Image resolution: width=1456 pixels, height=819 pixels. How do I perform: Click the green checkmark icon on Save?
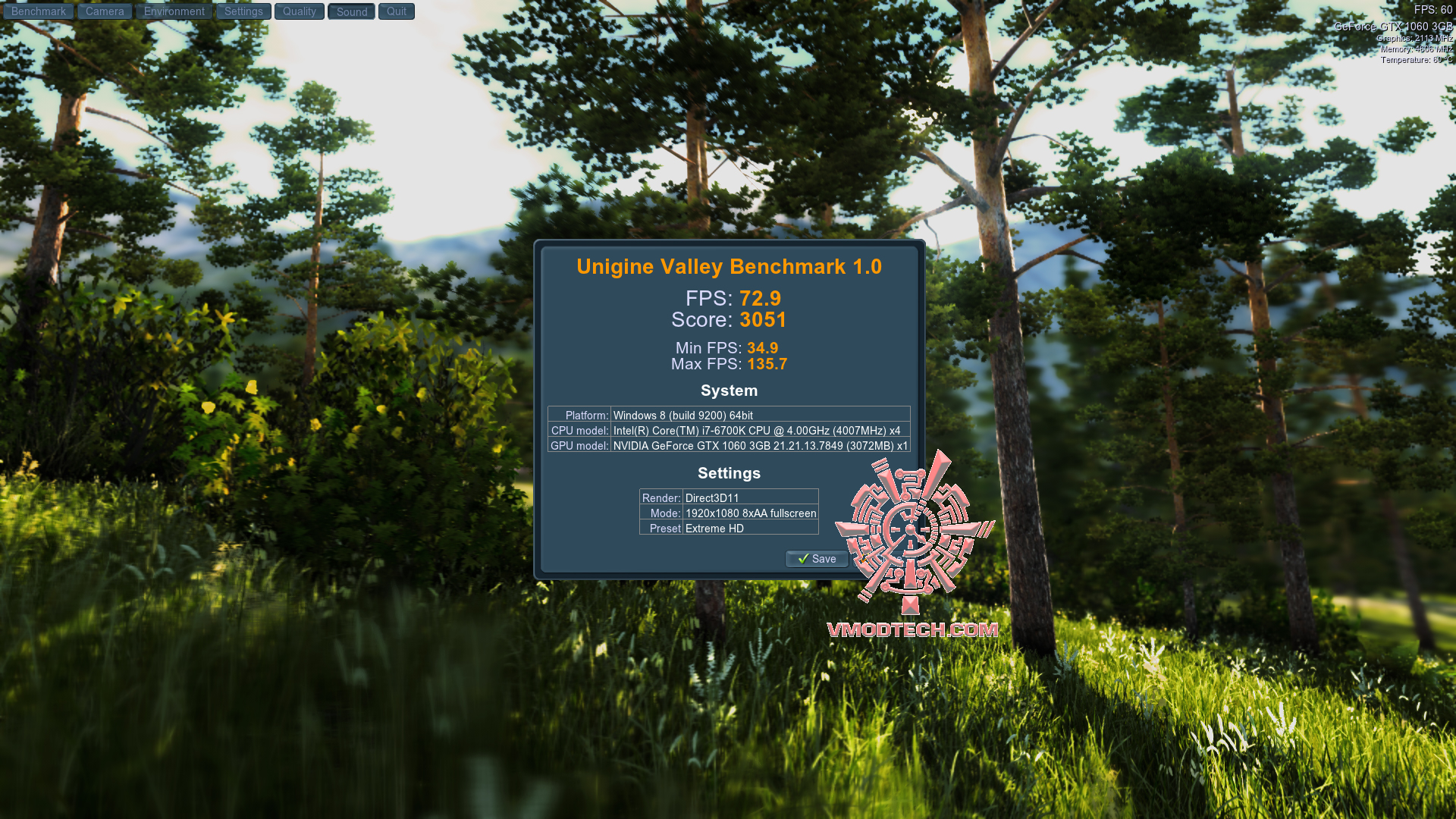point(805,559)
